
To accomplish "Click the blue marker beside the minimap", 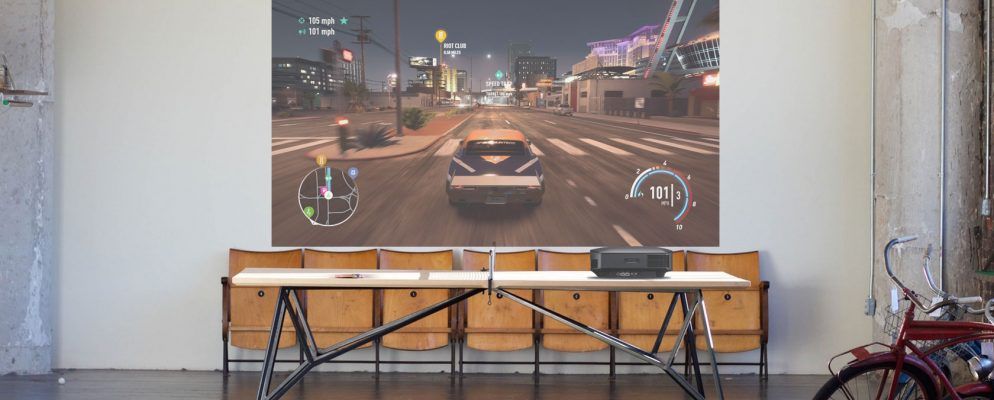I will click(353, 172).
